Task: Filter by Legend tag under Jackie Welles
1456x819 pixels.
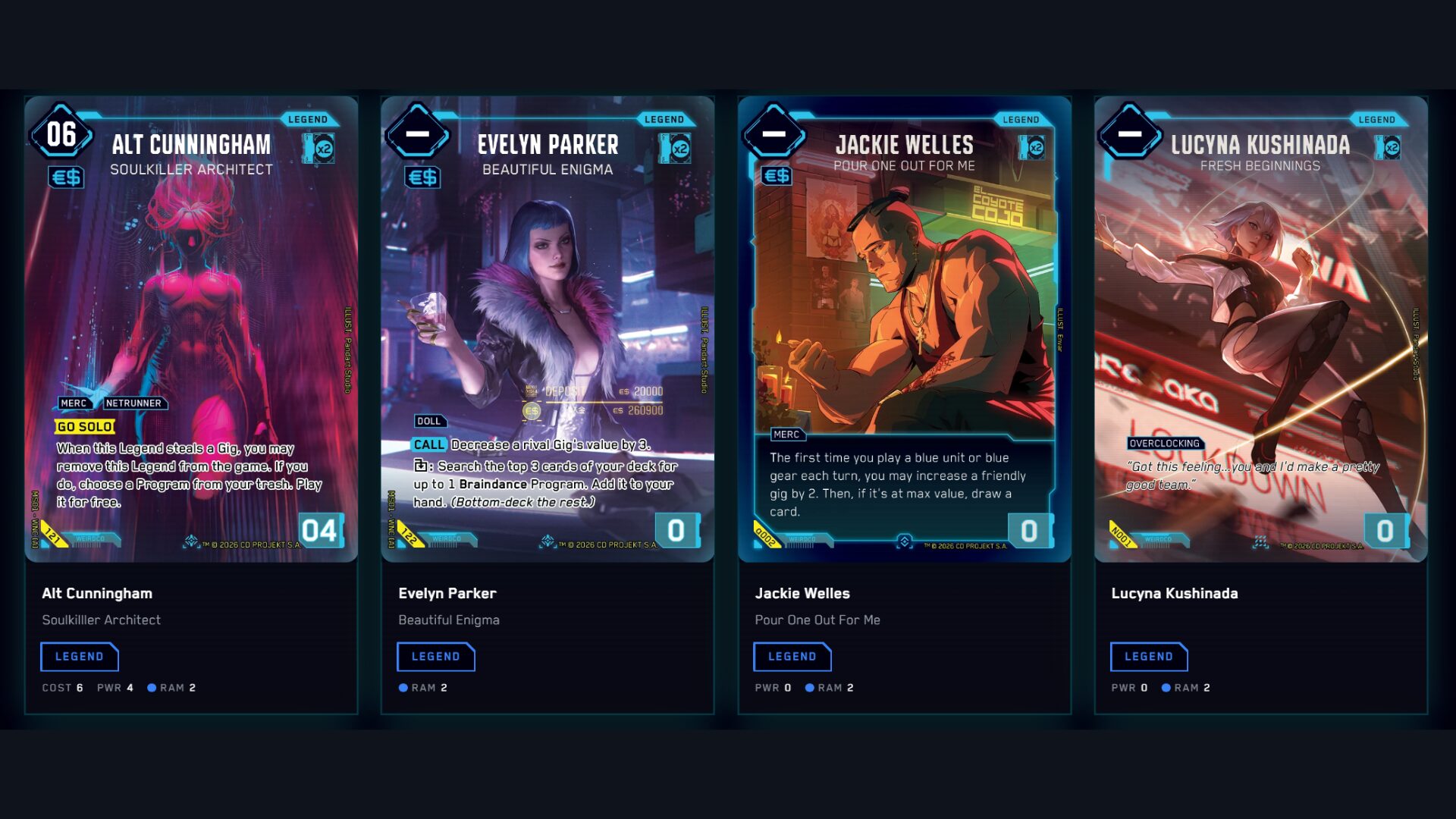Action: pyautogui.click(x=792, y=657)
